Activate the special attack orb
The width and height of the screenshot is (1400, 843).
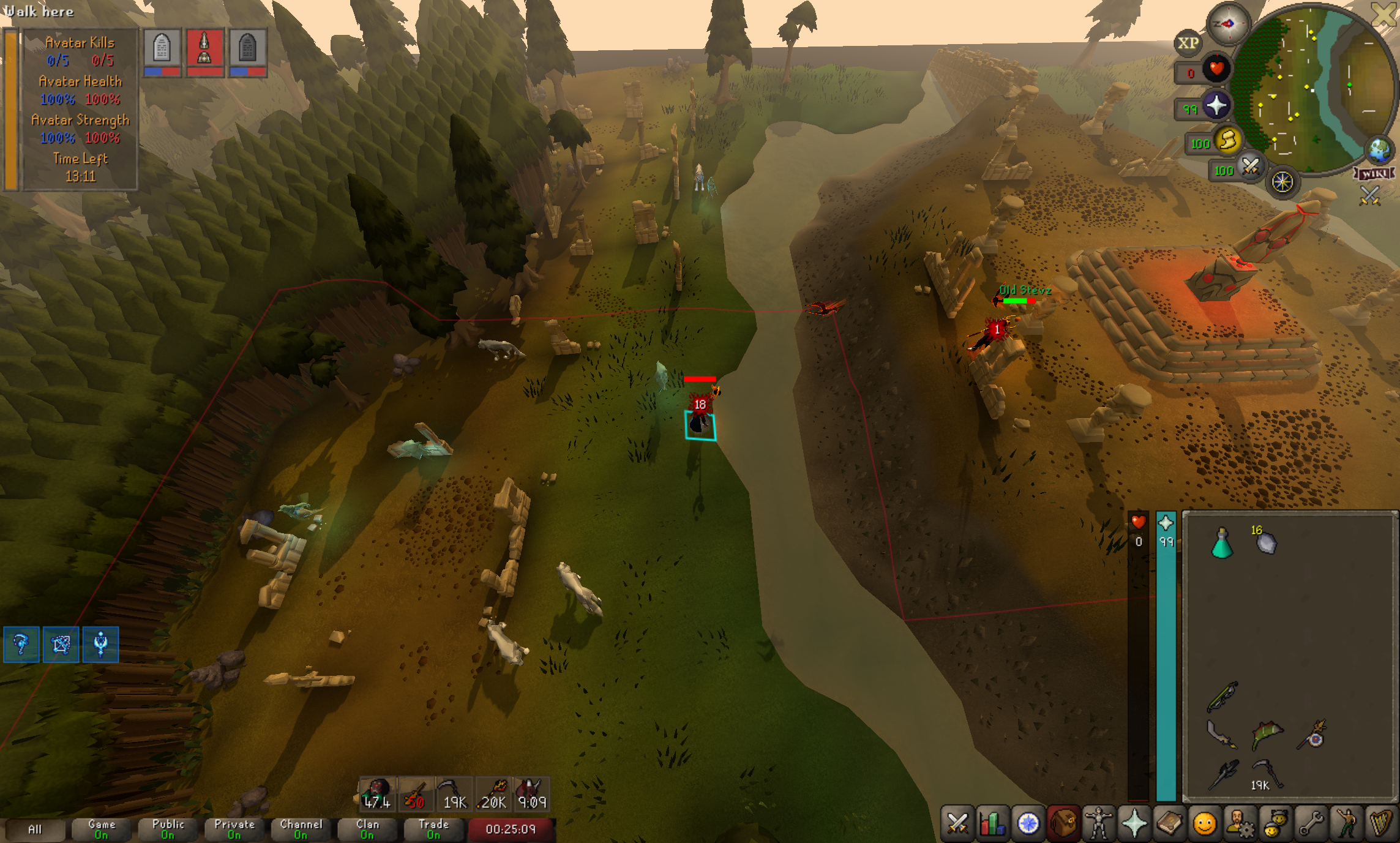pos(1250,167)
